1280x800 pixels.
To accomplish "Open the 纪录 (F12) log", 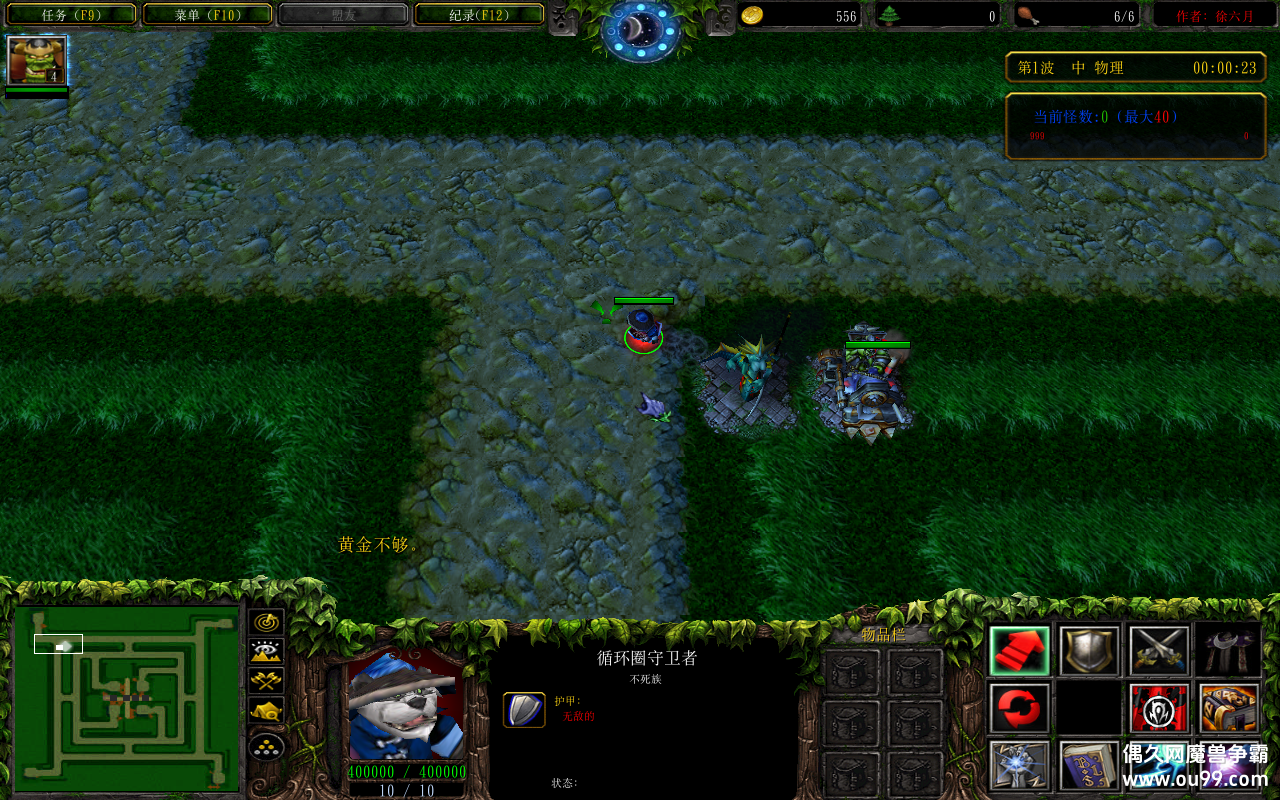I will [479, 14].
